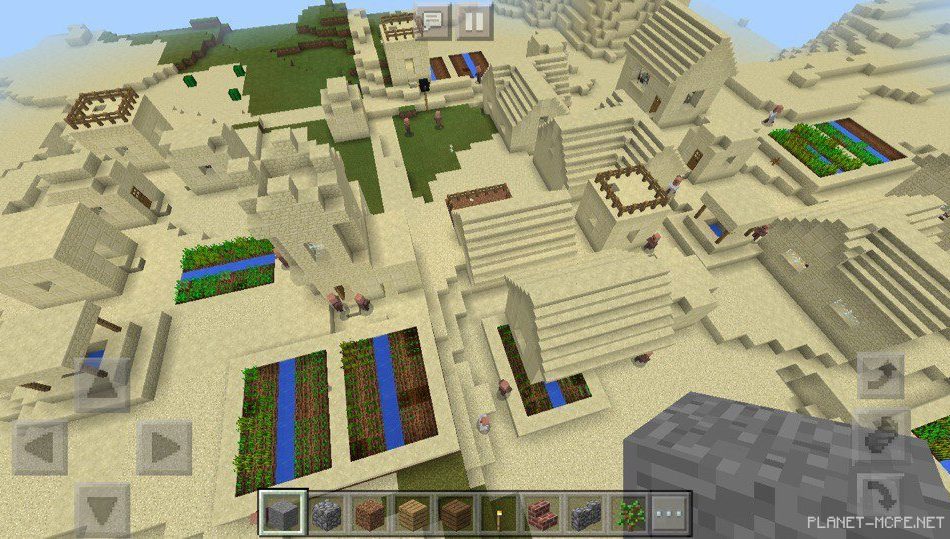This screenshot has height=539, width=950.
Task: Select the torch in the hotbar
Action: [x=498, y=514]
